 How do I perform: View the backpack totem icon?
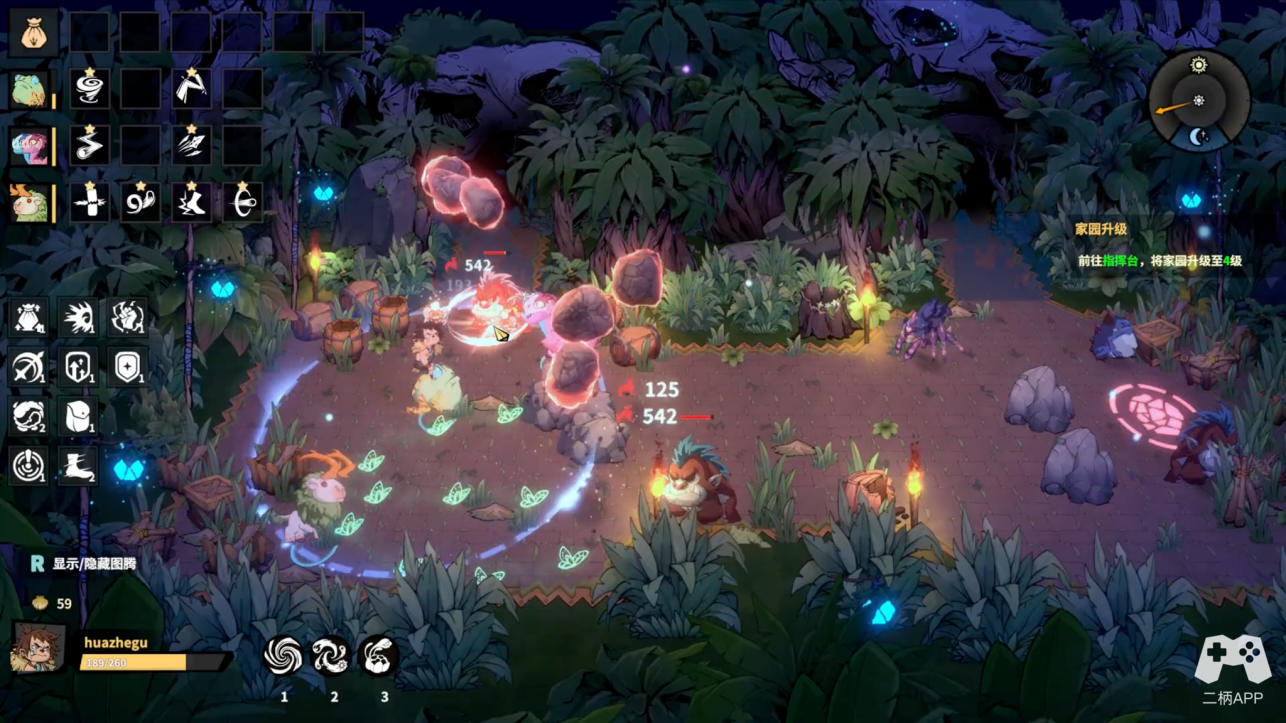[78, 416]
